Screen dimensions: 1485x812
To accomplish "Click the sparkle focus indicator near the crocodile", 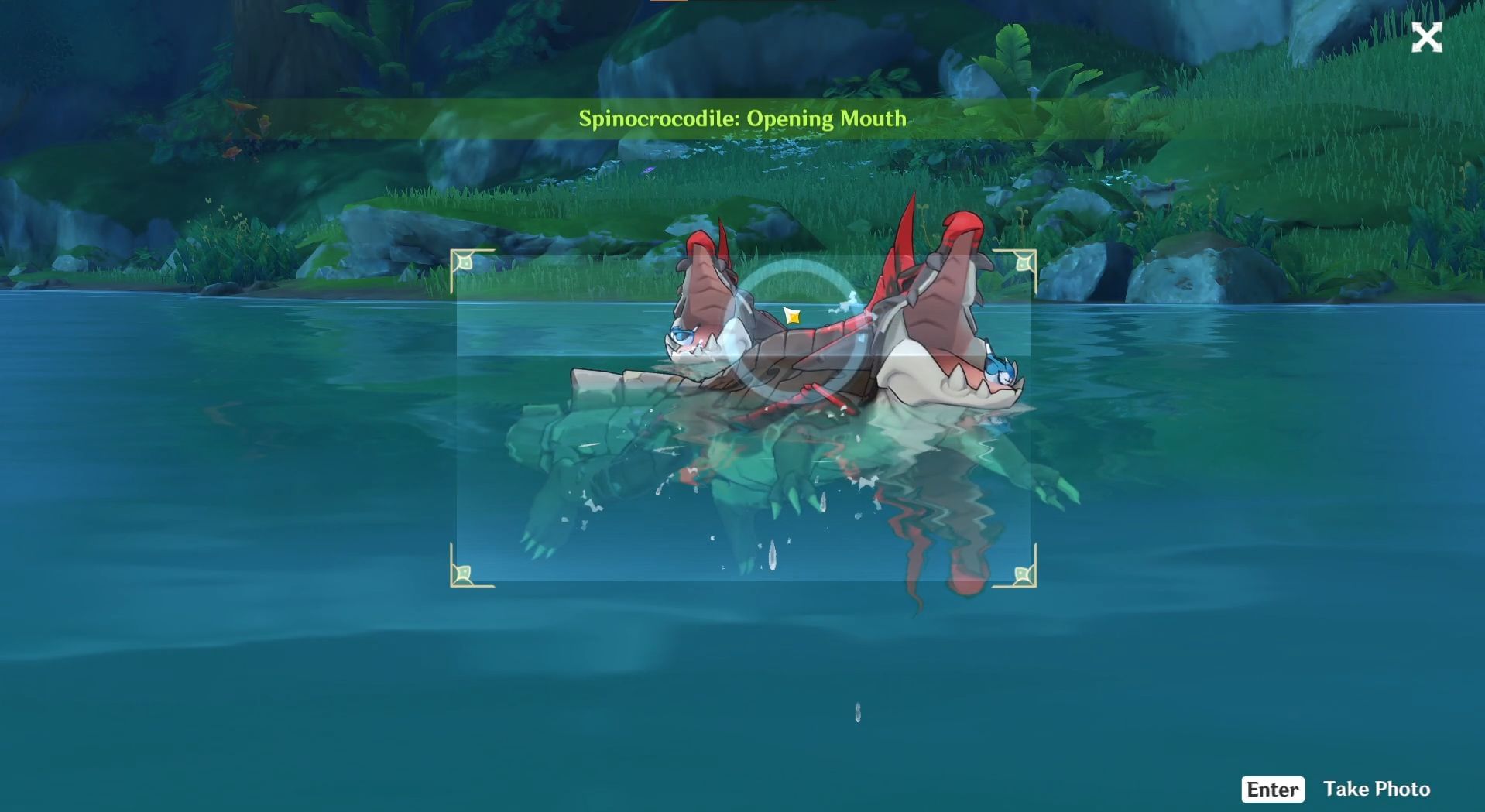I will [x=791, y=315].
